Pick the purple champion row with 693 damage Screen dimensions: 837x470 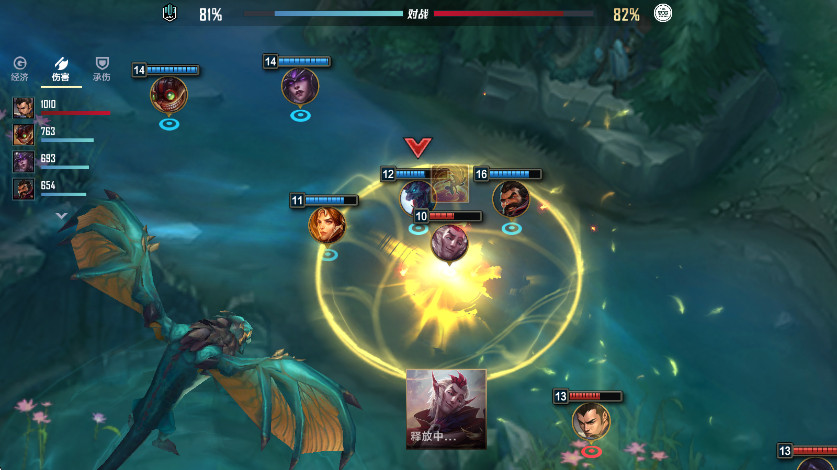click(x=23, y=161)
